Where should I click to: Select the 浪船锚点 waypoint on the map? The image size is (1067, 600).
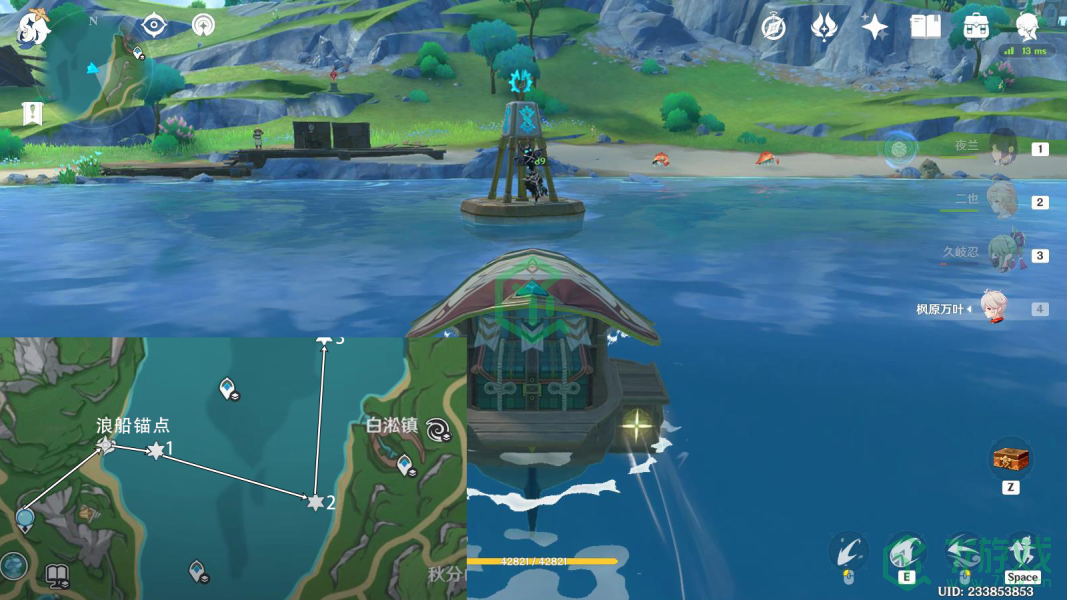[106, 444]
